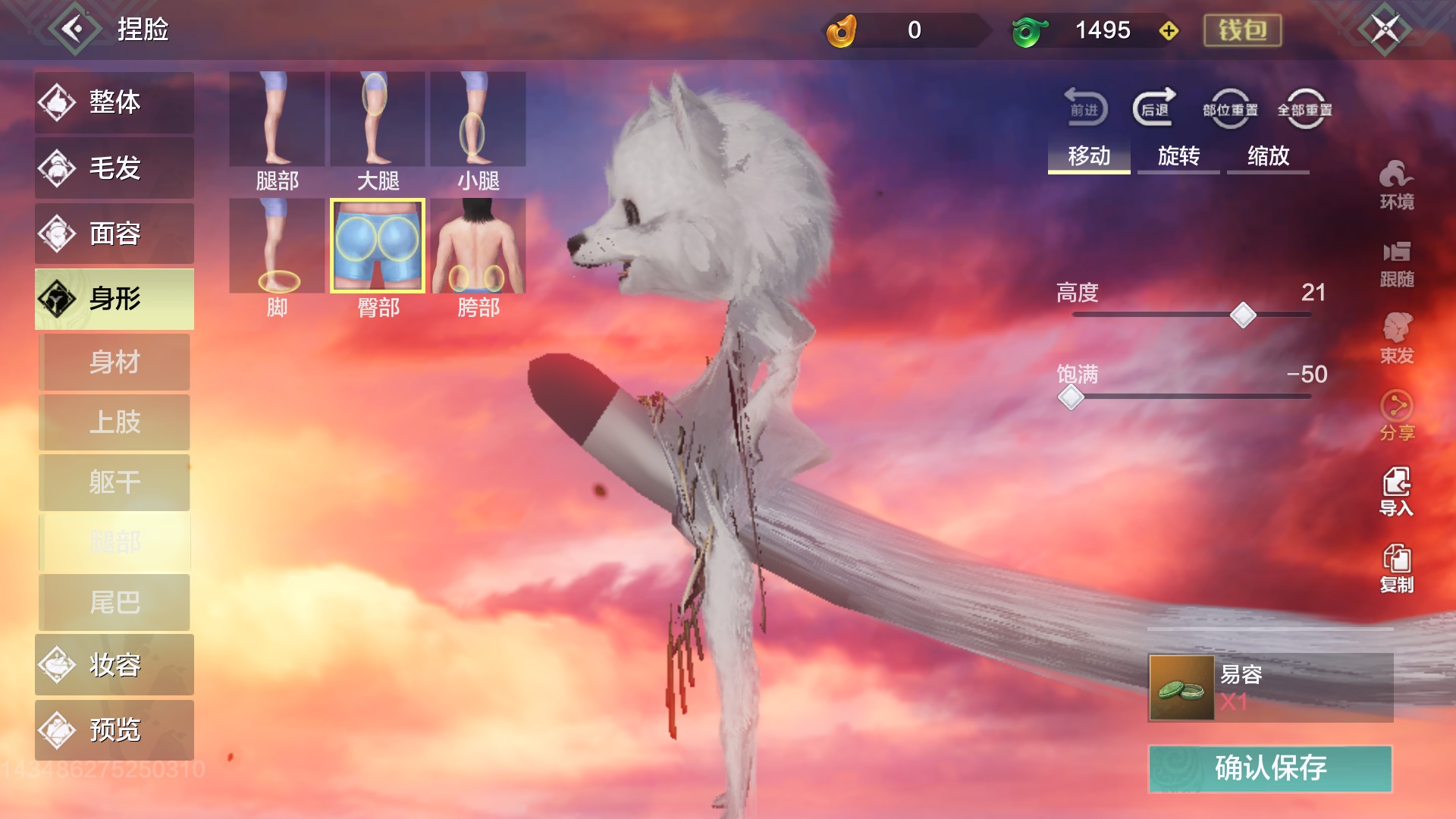Open the 导入 import option
1456x819 pixels.
point(1396,491)
